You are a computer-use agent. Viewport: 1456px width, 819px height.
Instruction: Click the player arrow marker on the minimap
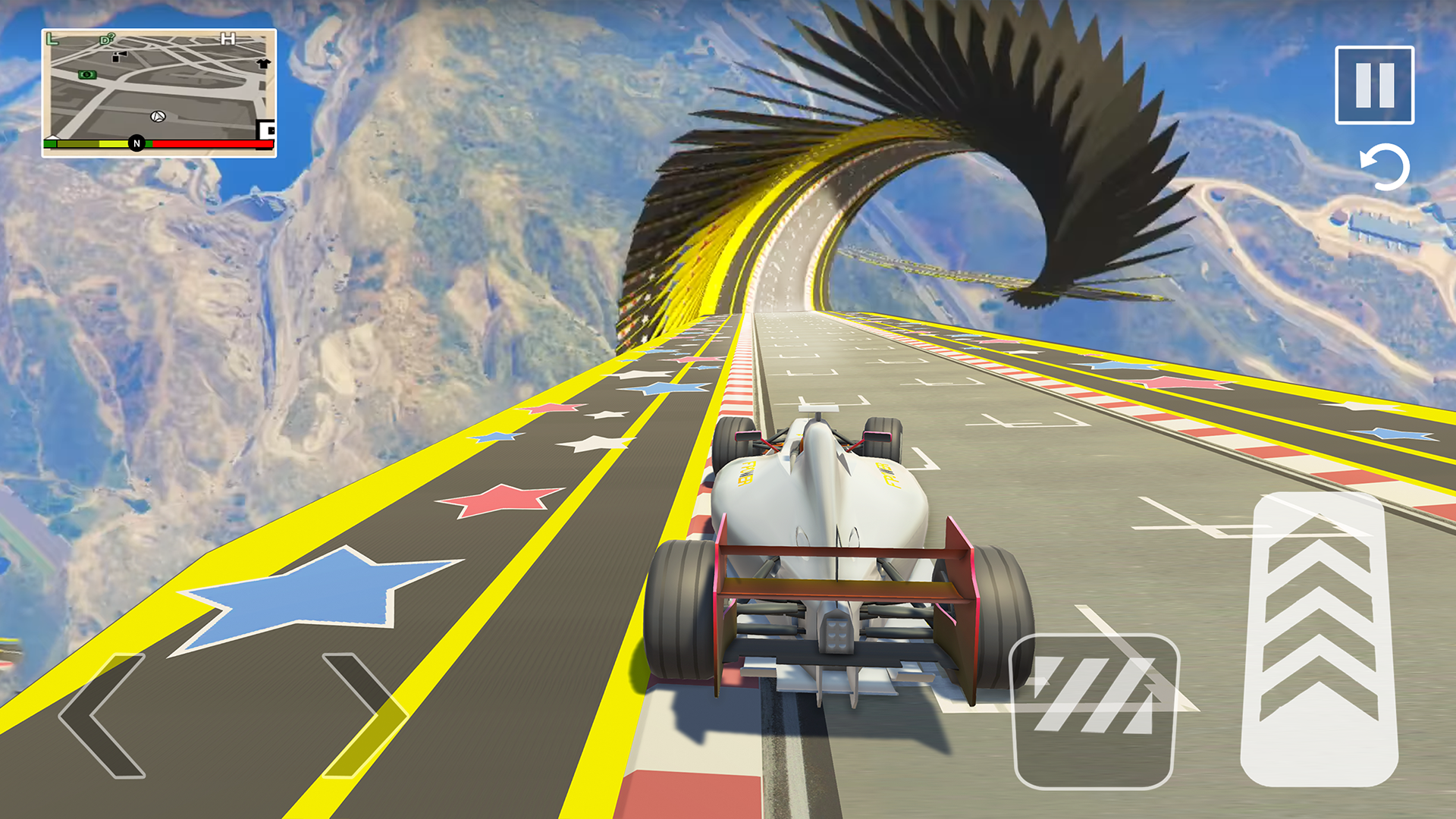pyautogui.click(x=158, y=117)
